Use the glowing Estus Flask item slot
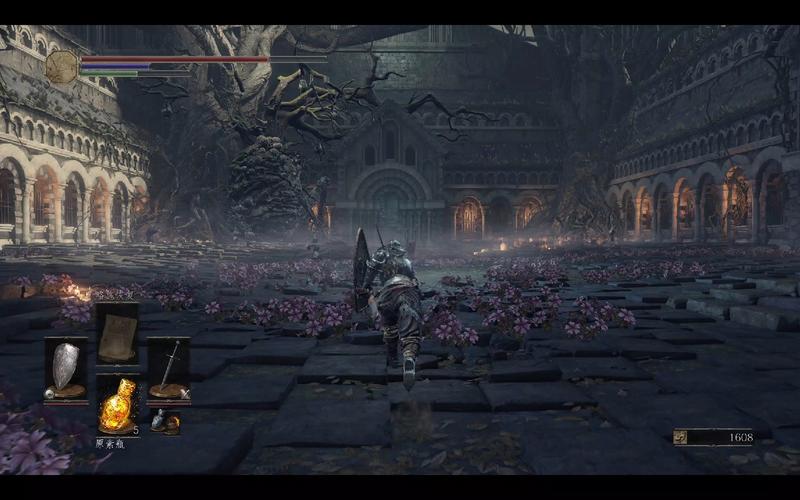Viewport: 800px width, 500px height. [117, 405]
